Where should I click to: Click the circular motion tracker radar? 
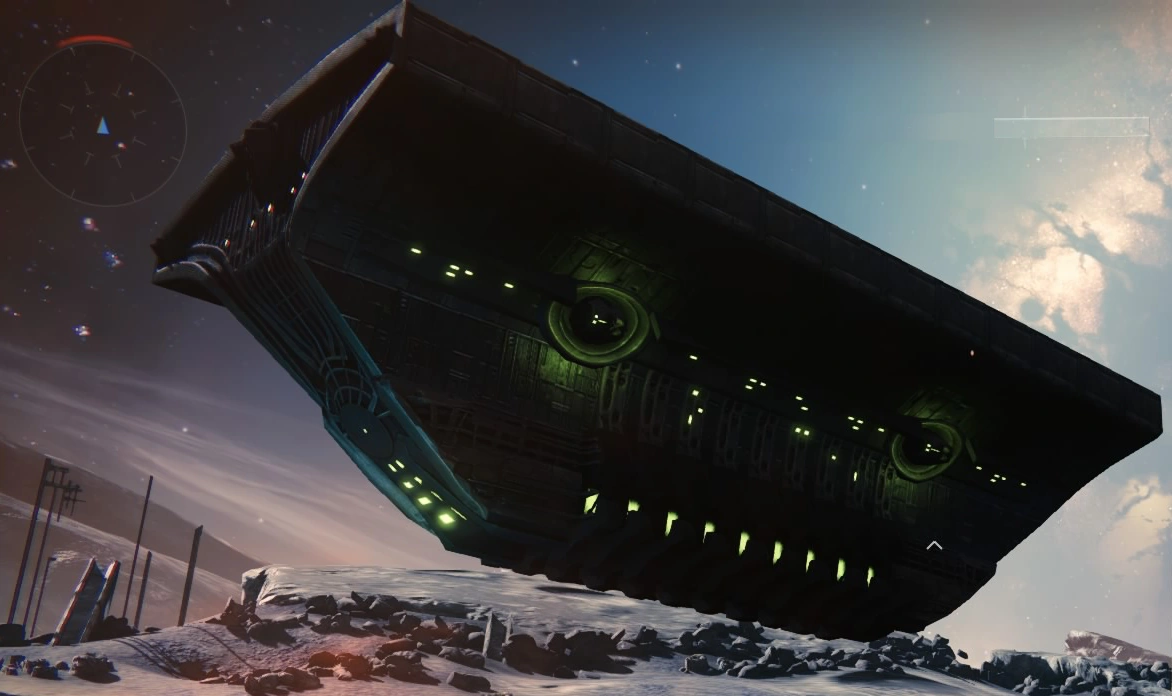point(102,125)
